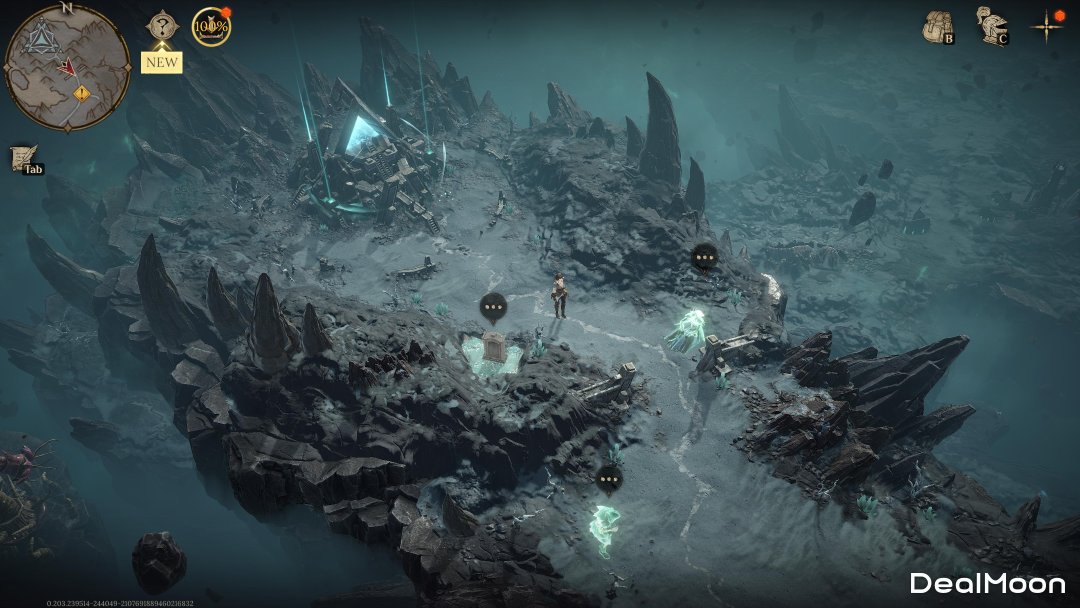The height and width of the screenshot is (608, 1080).
Task: Select the yellow exclamation marker on minimap
Action: pyautogui.click(x=81, y=93)
